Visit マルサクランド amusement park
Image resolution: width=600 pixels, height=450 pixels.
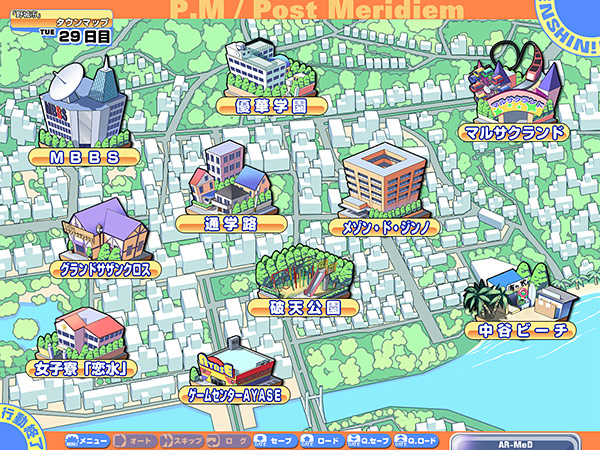tap(516, 131)
